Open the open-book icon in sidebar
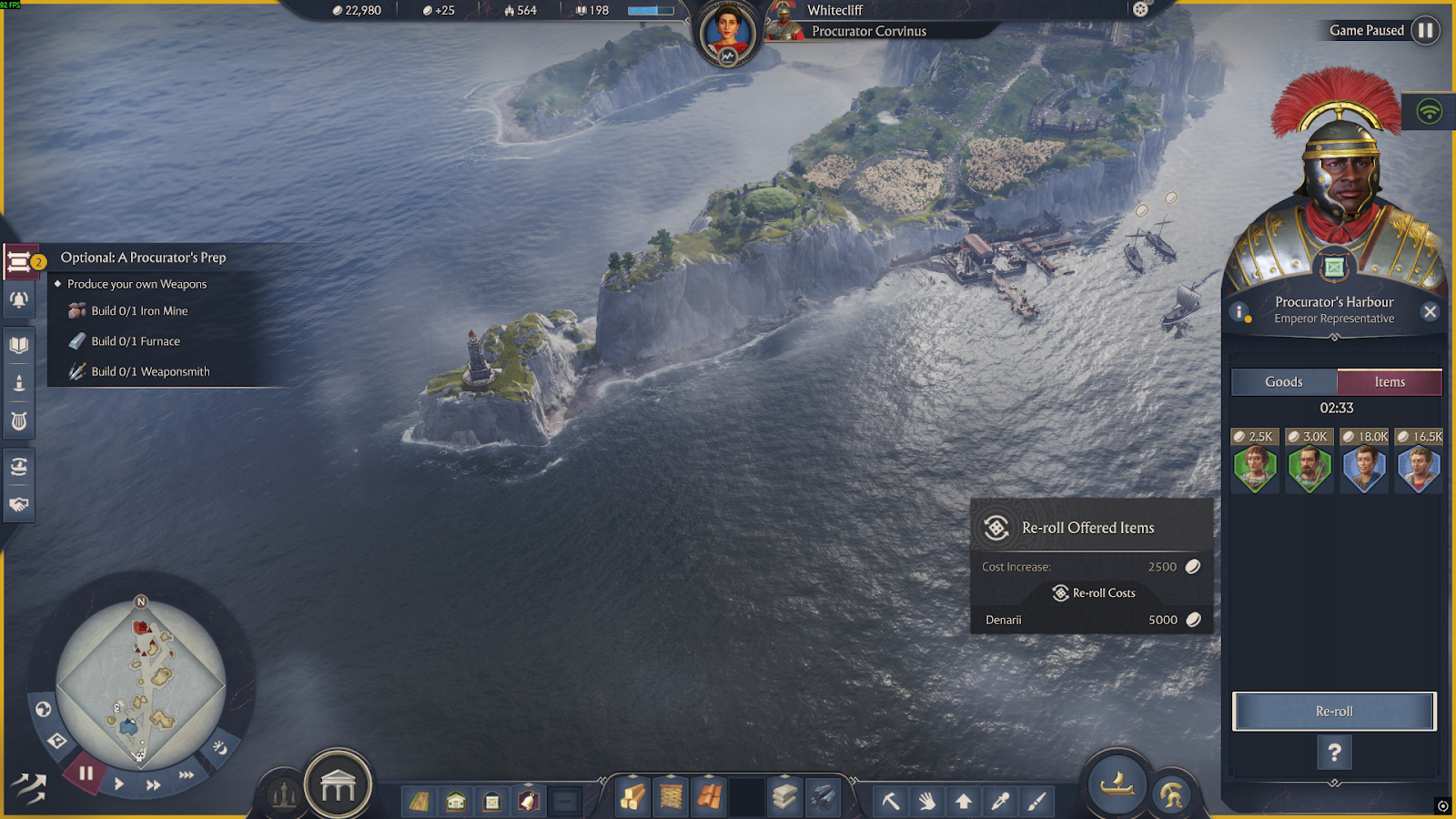Screen dimensions: 1456x819 [x=19, y=345]
